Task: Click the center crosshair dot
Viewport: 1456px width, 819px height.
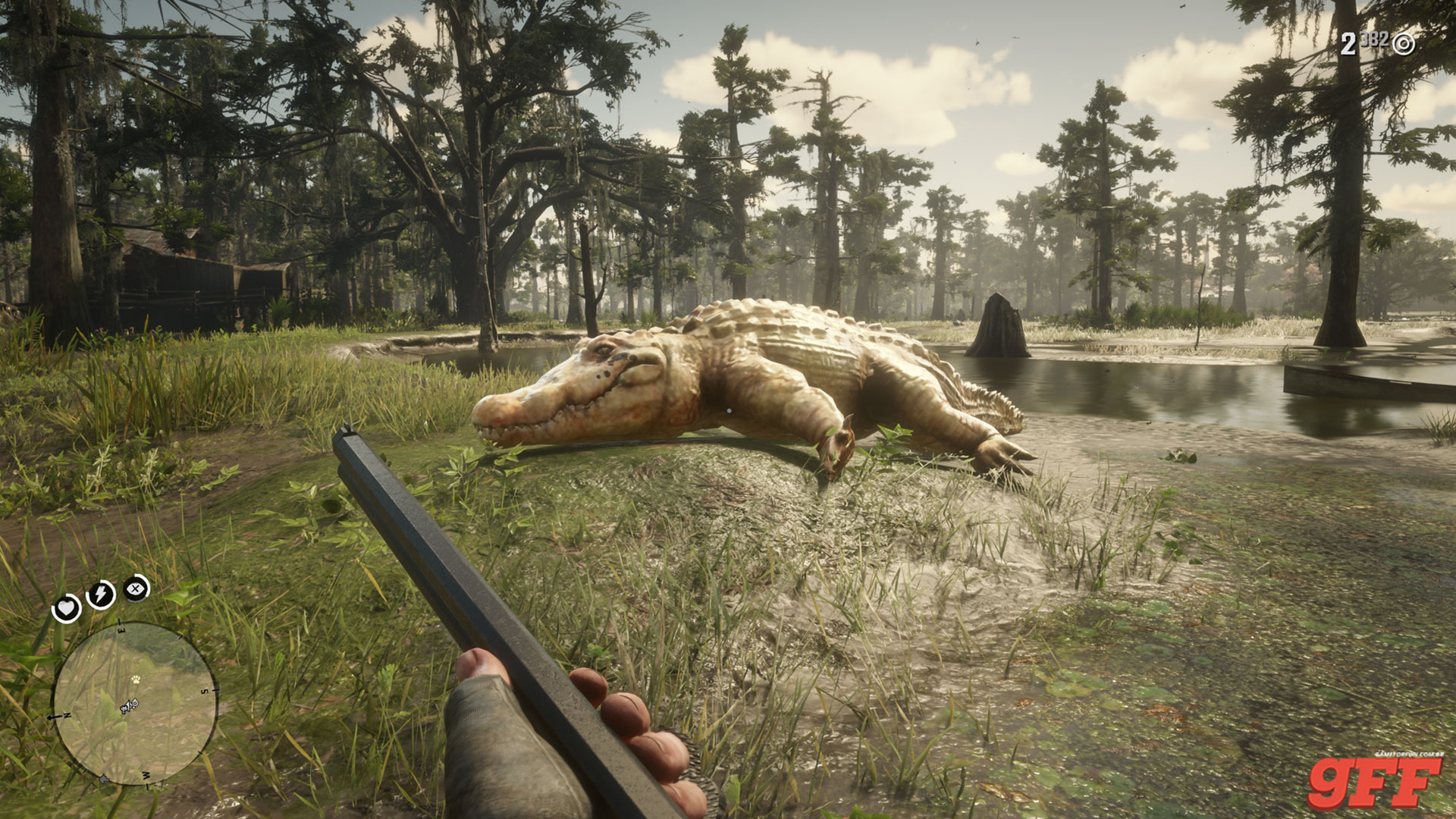Action: [728, 409]
